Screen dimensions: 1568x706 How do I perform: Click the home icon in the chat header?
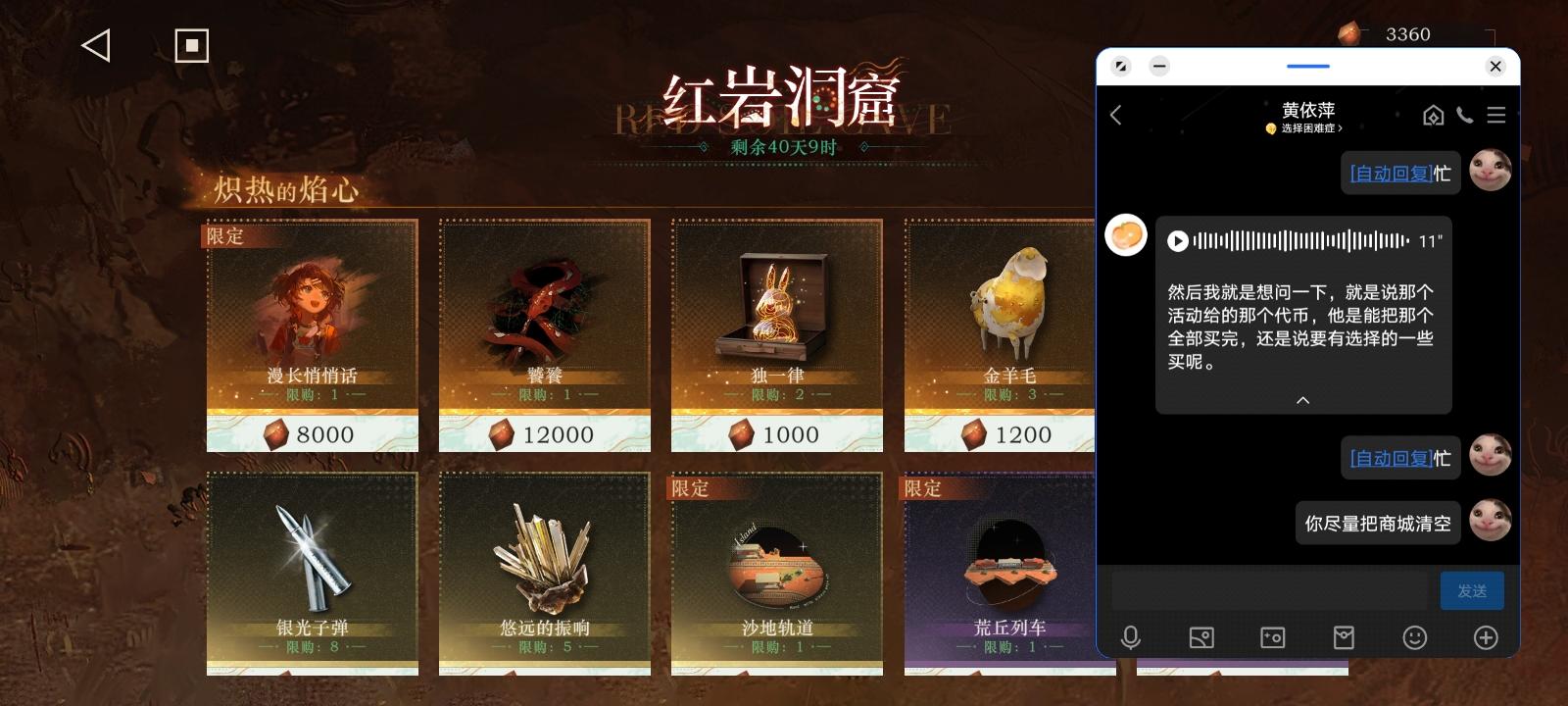(1433, 115)
